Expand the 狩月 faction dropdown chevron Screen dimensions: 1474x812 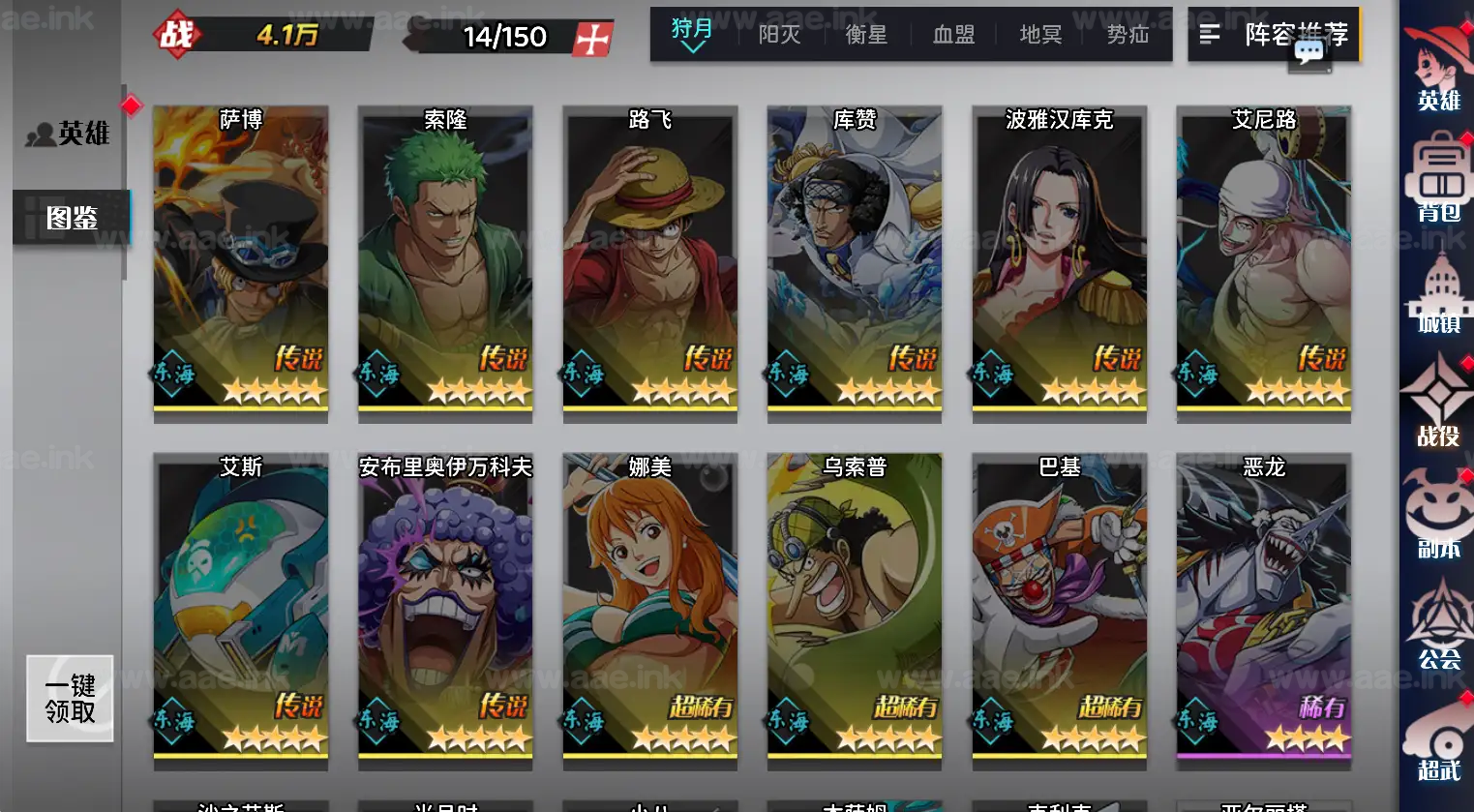coord(693,45)
